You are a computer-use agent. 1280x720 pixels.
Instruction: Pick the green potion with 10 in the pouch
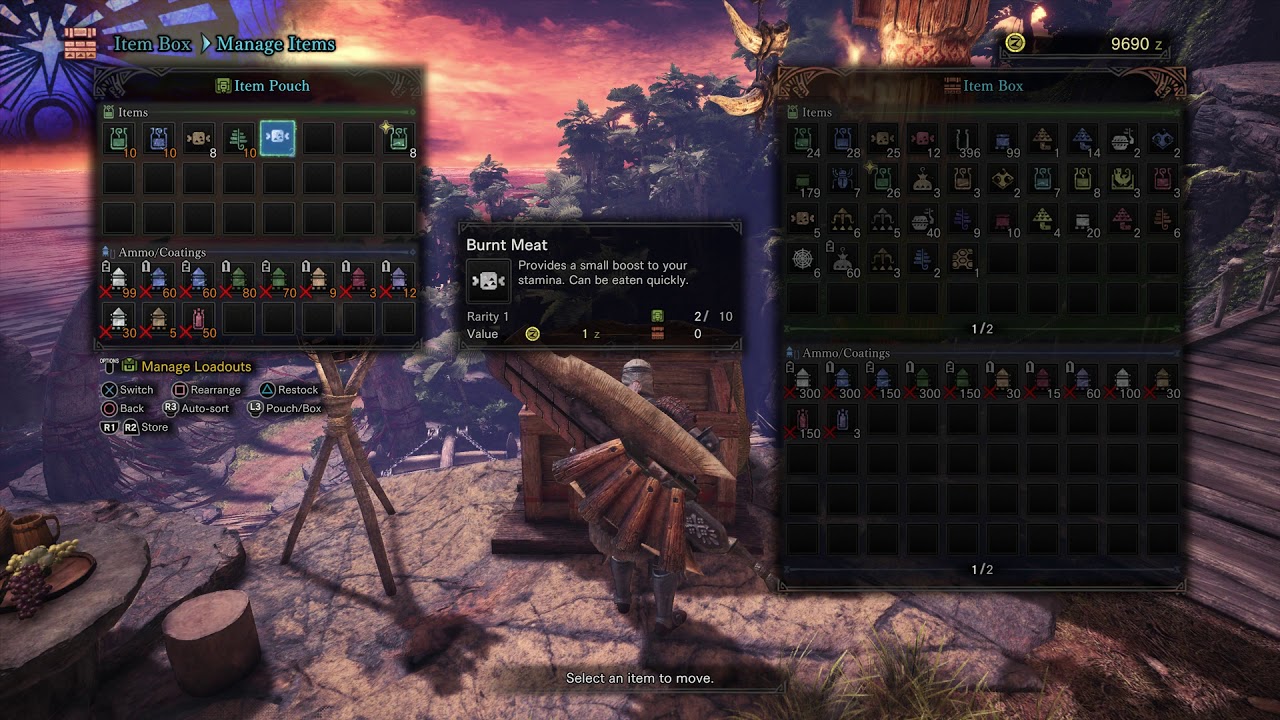[118, 139]
